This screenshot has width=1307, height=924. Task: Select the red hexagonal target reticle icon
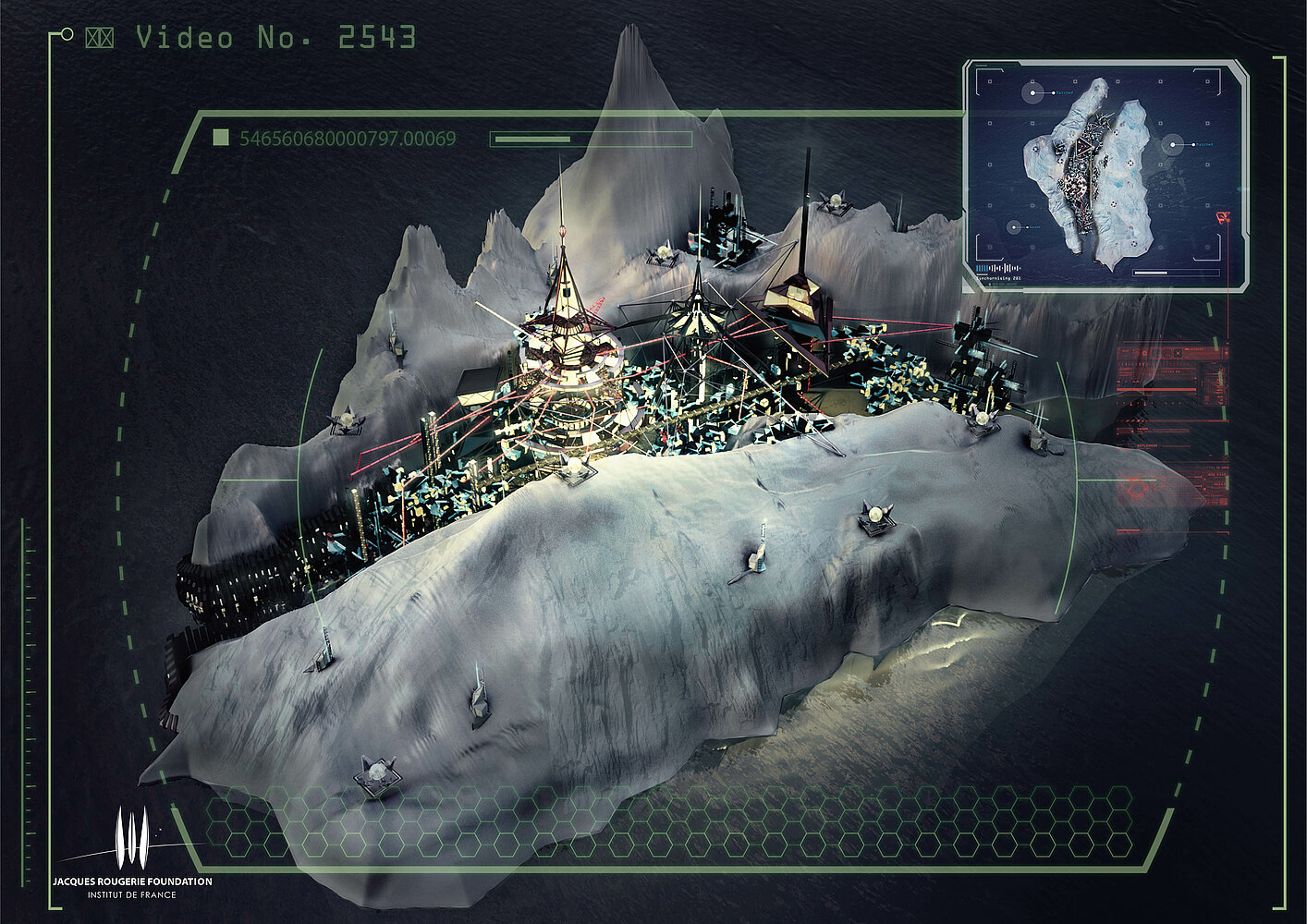[1137, 484]
